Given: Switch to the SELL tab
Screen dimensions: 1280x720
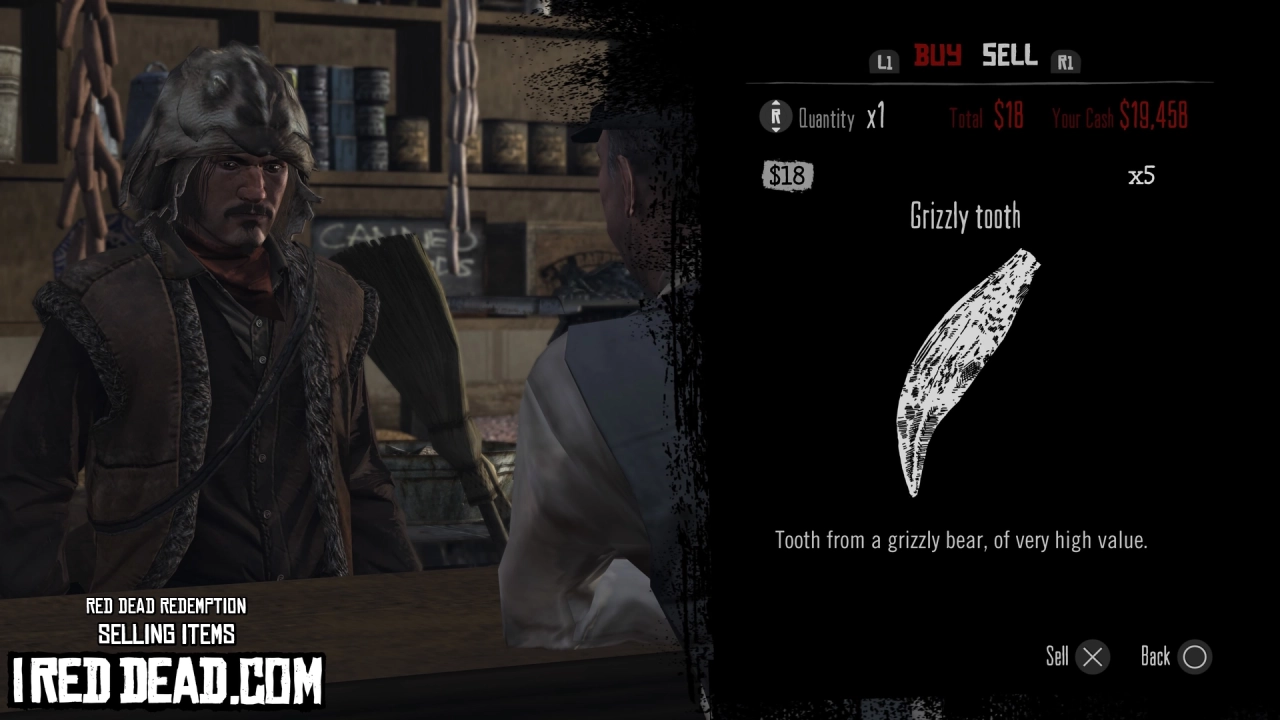Looking at the screenshot, I should pos(1009,56).
